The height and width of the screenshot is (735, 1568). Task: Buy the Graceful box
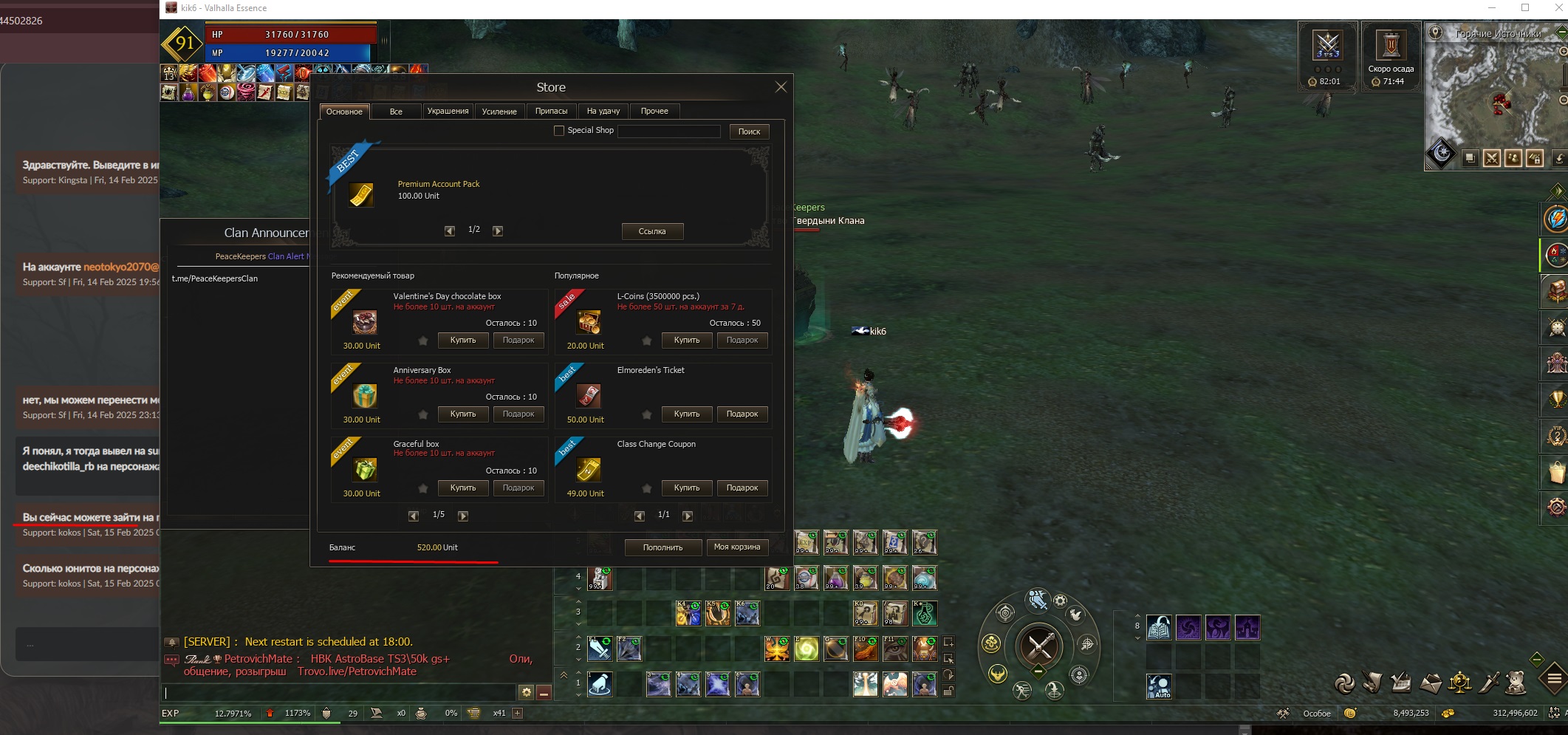[x=463, y=488]
